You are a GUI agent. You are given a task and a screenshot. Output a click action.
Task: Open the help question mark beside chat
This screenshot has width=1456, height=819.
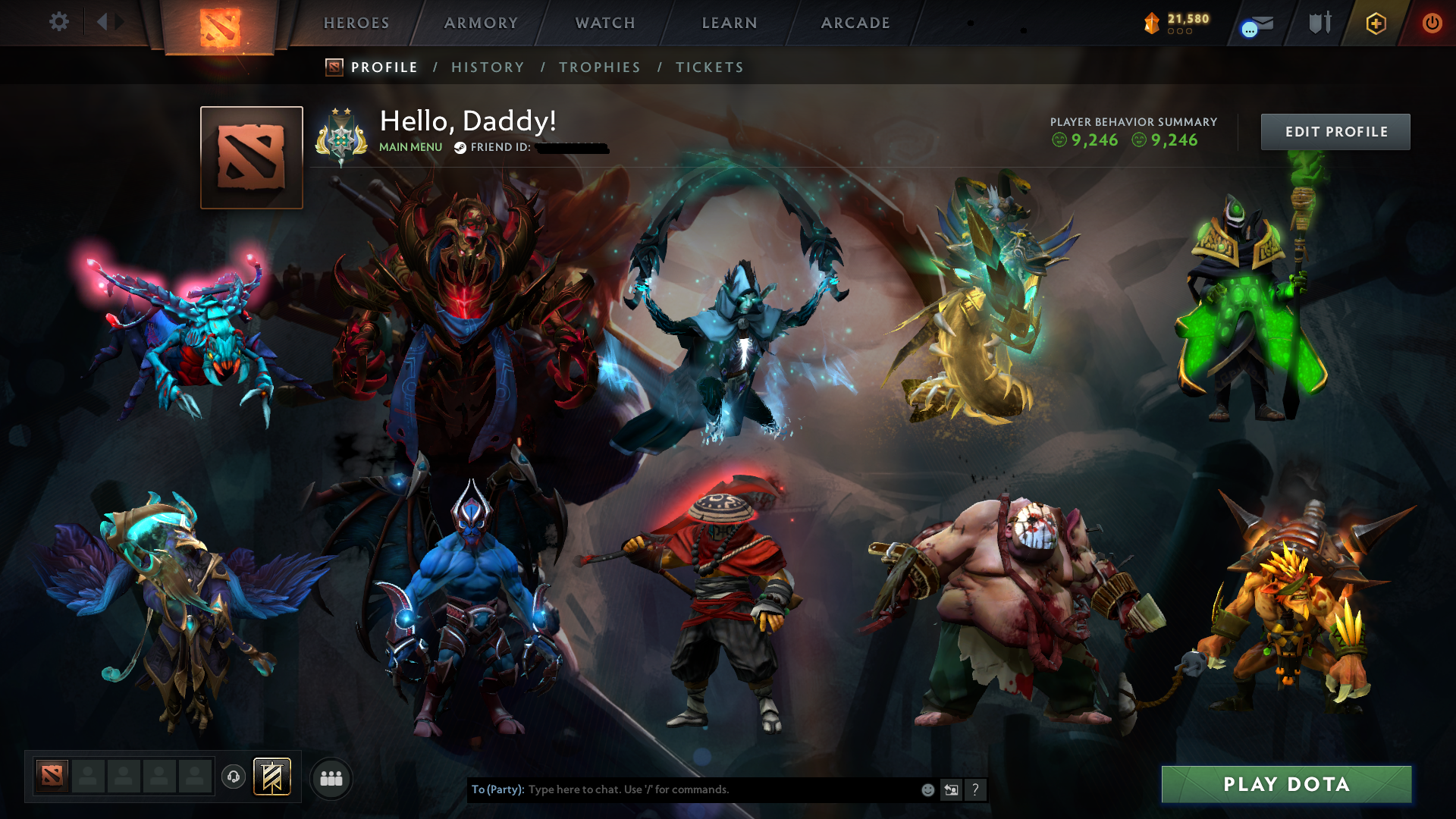tap(975, 789)
